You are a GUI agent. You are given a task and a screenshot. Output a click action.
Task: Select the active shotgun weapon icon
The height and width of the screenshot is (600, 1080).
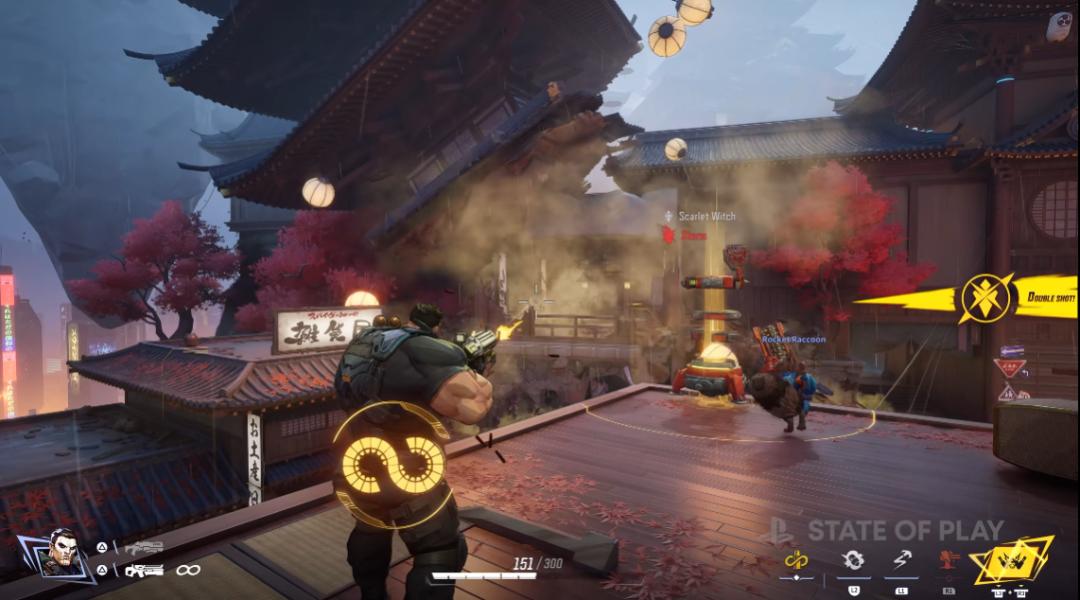[145, 570]
